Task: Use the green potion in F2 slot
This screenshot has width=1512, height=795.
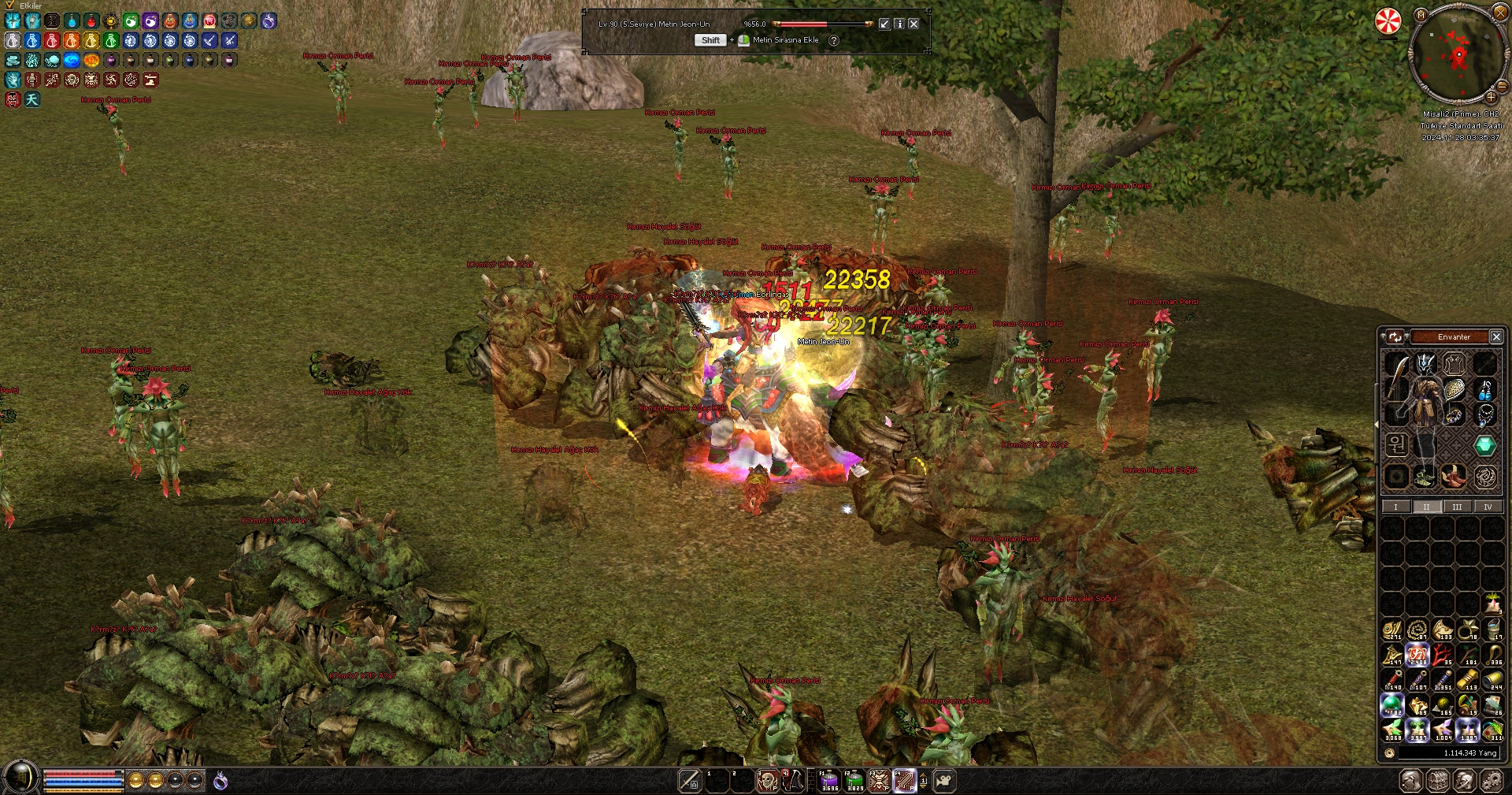Action: pos(855,780)
